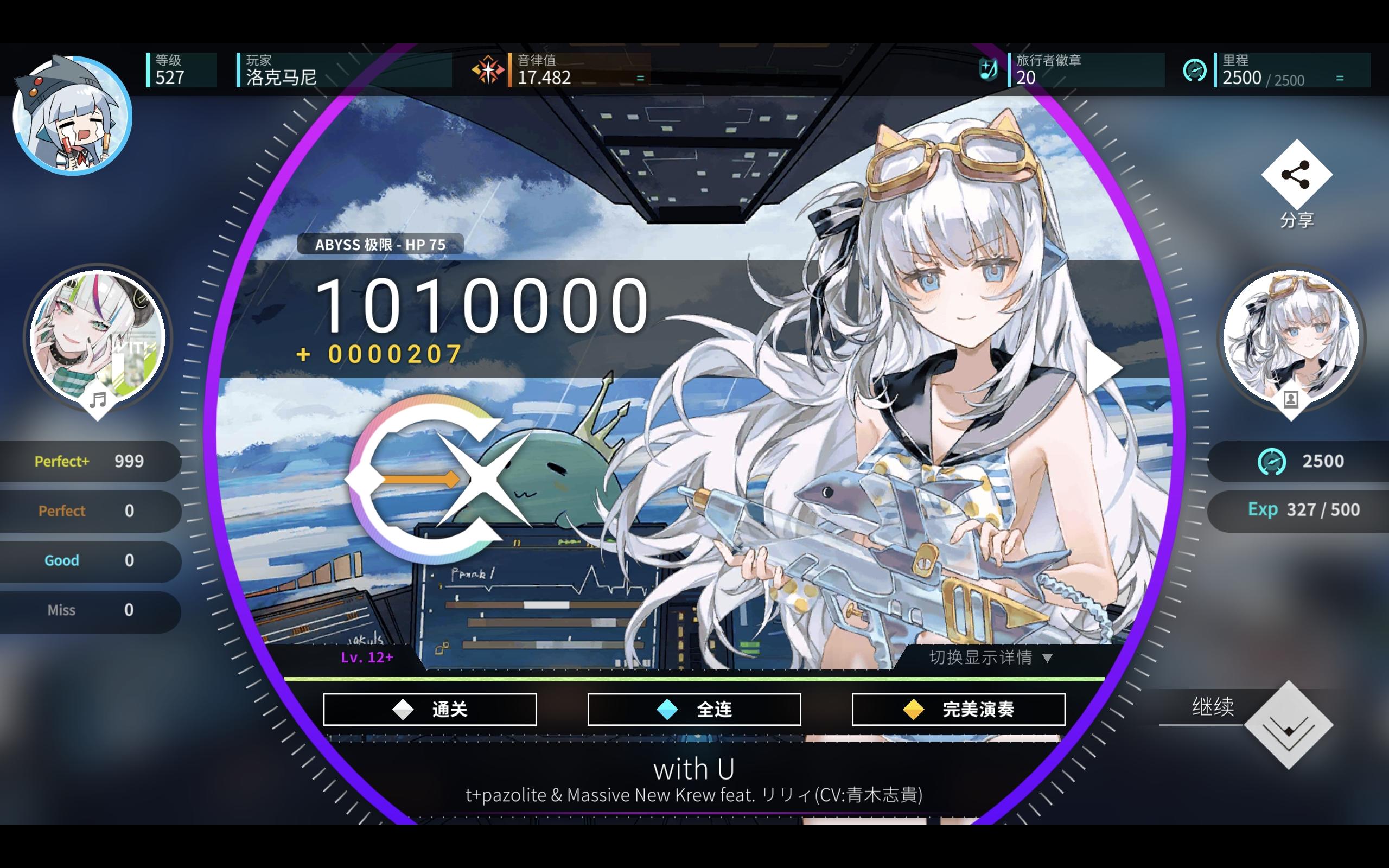This screenshot has width=1389, height=868.
Task: Toggle the 全连 full combo badge
Action: tap(694, 709)
